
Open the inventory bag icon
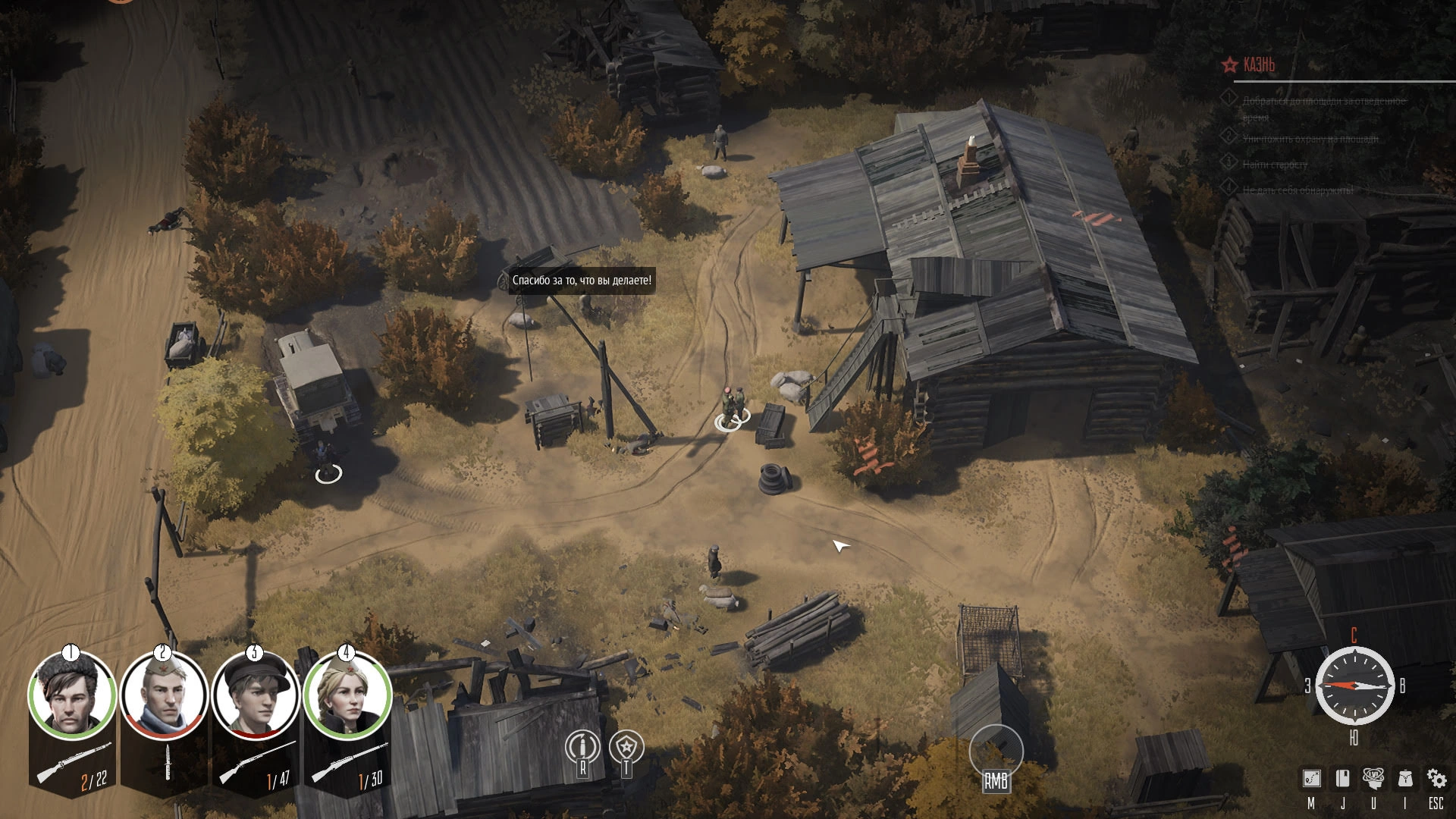pos(1404,779)
